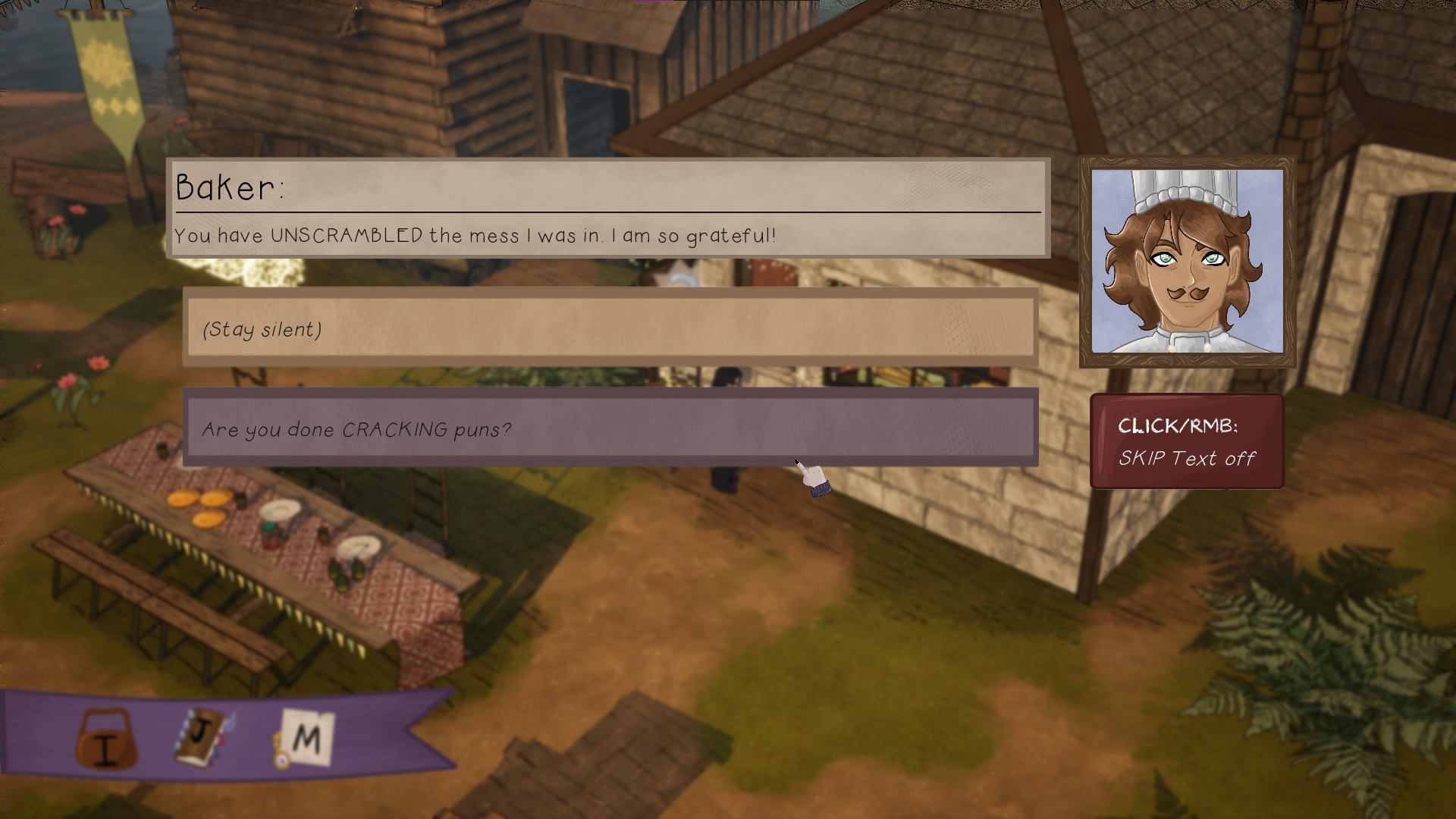Toggle the SKIP Text button
Screen dimensions: 1456x819
(x=1187, y=441)
